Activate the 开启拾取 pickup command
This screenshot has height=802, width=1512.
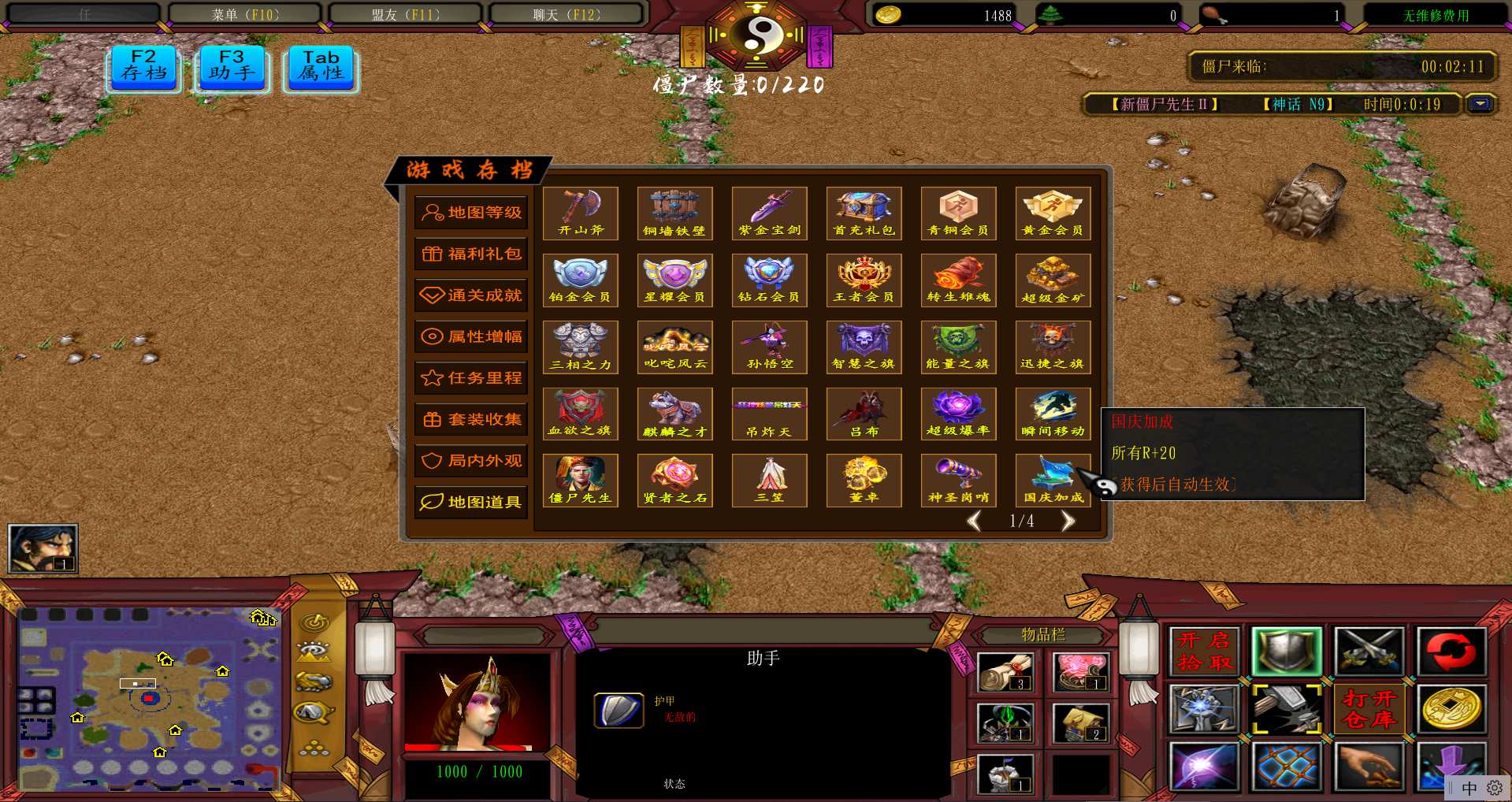[x=1204, y=651]
